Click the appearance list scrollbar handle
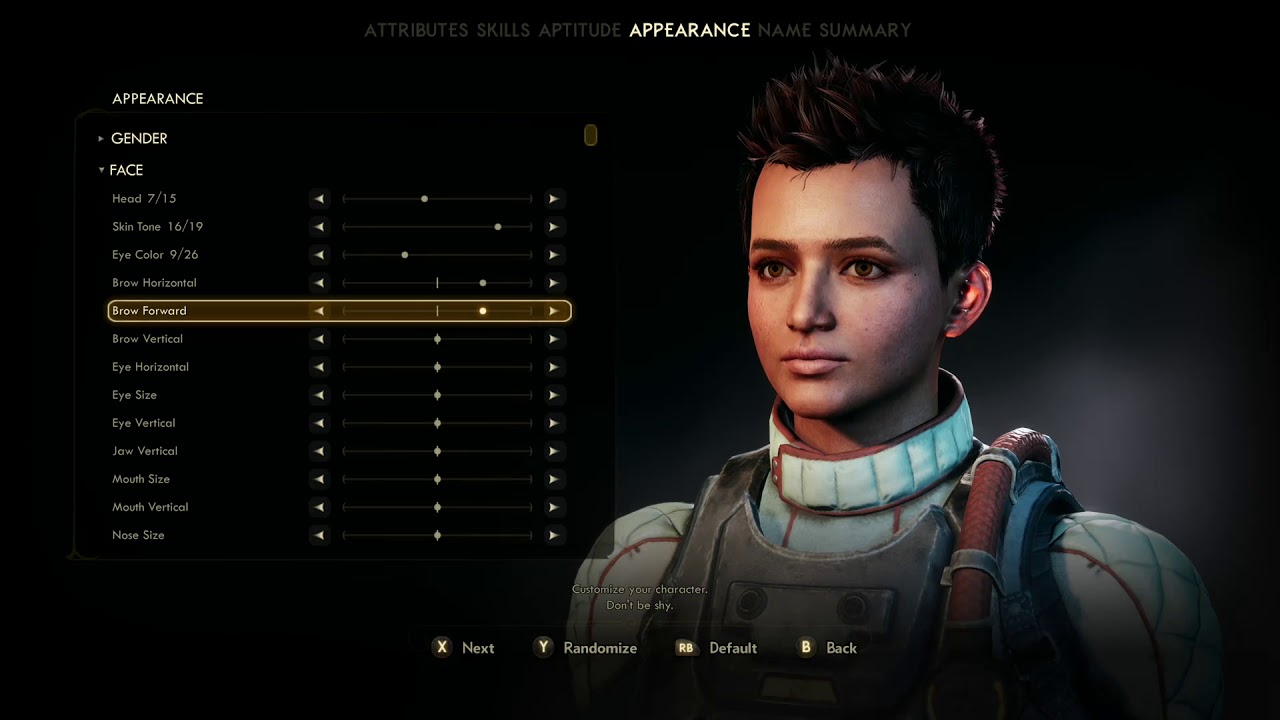The width and height of the screenshot is (1280, 720). click(x=591, y=135)
